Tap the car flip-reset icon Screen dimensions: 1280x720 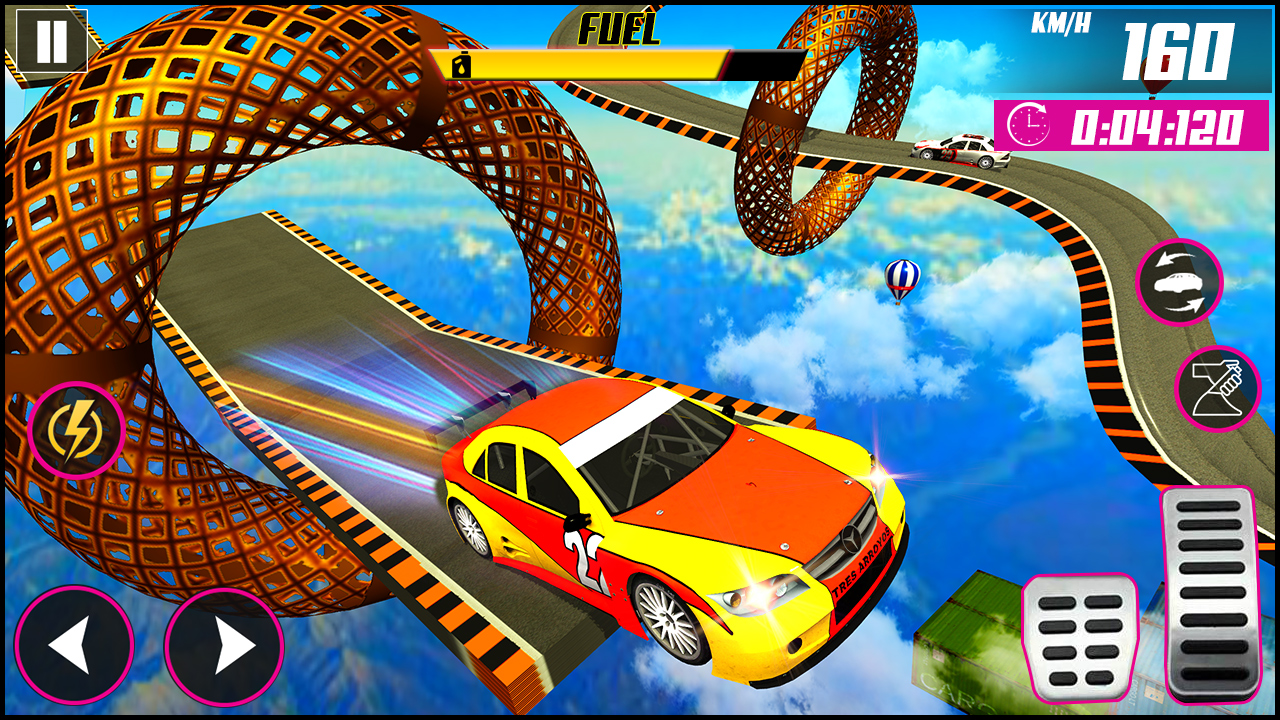[x=1183, y=285]
